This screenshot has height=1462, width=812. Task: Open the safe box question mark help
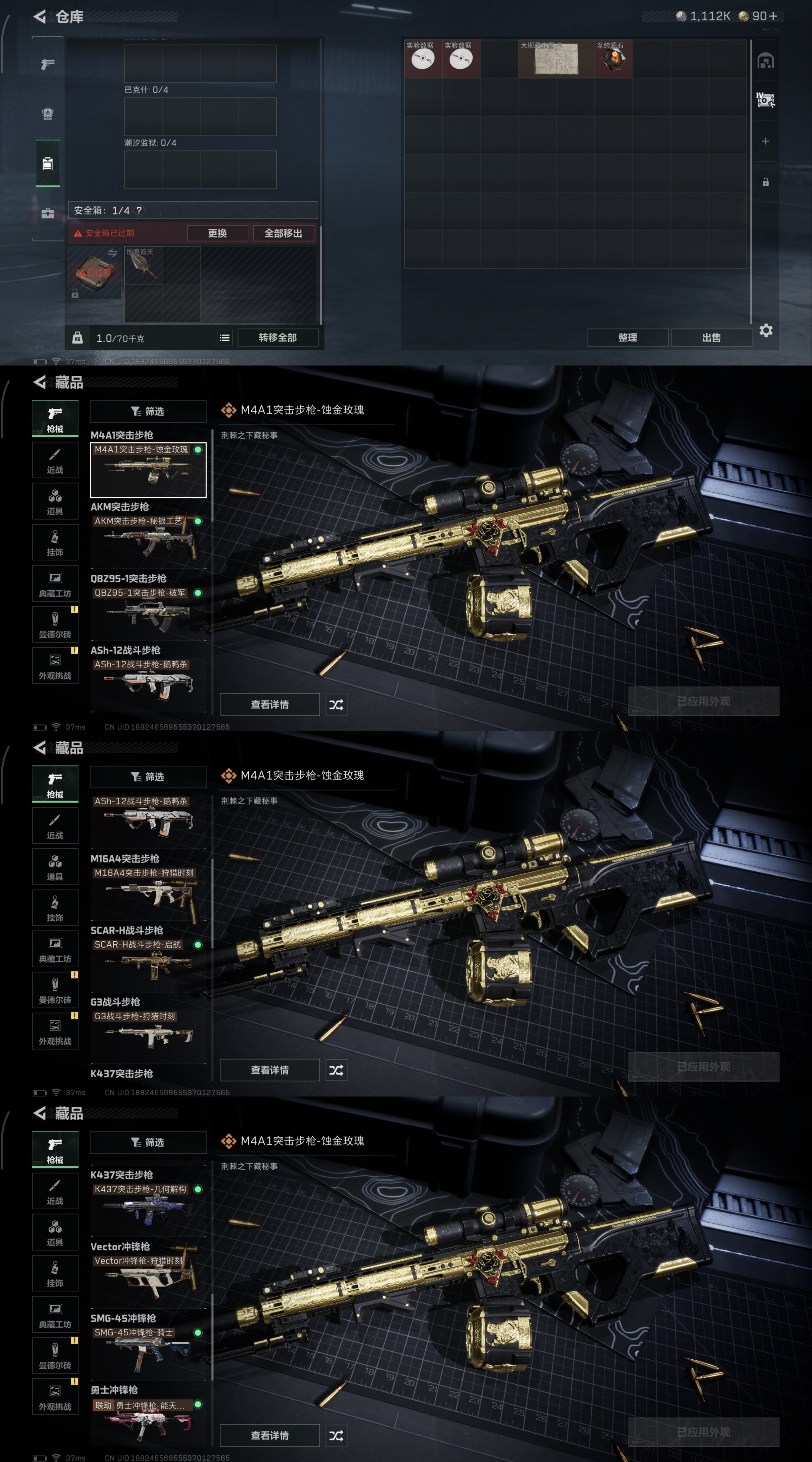pyautogui.click(x=139, y=211)
